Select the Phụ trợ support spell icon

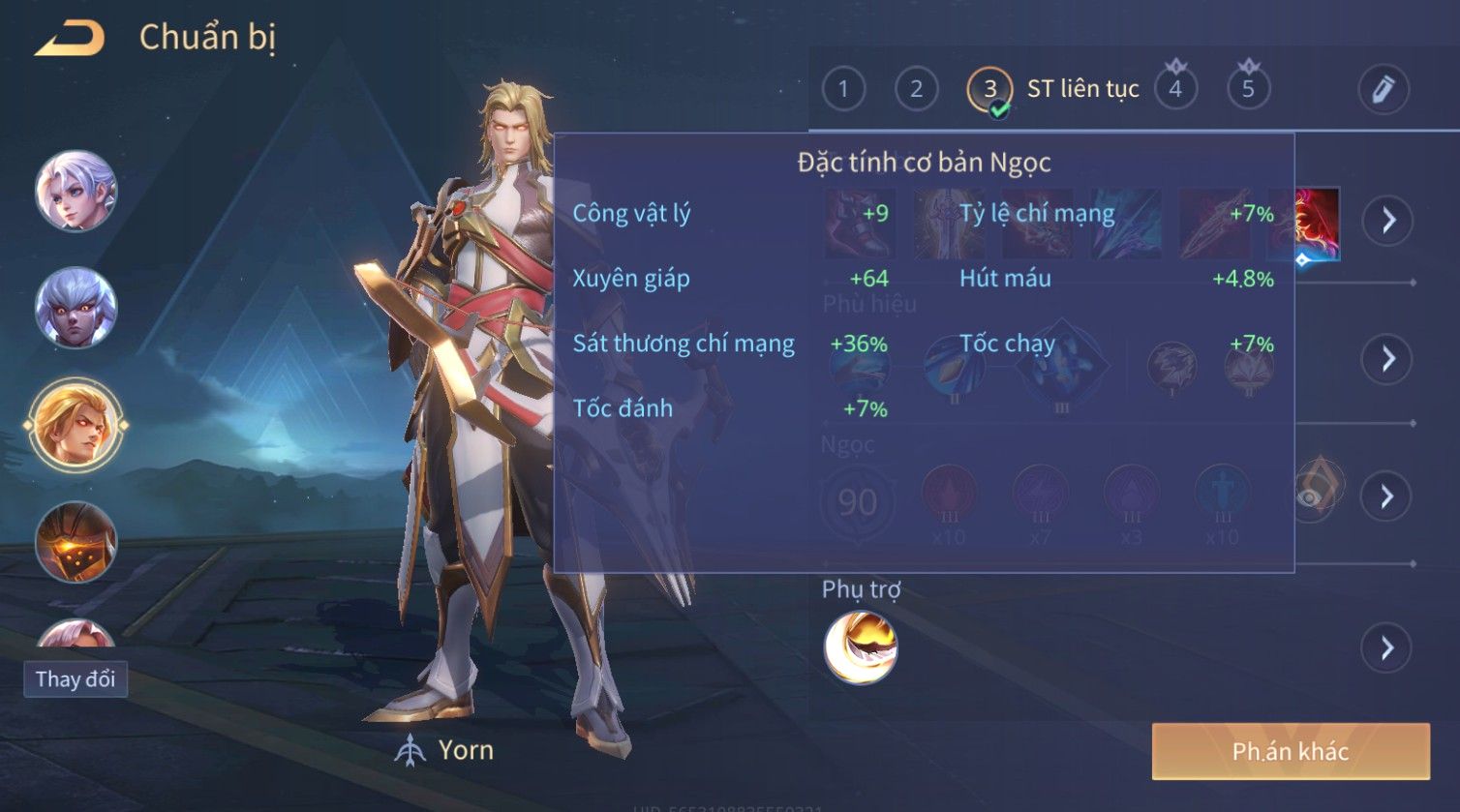861,647
